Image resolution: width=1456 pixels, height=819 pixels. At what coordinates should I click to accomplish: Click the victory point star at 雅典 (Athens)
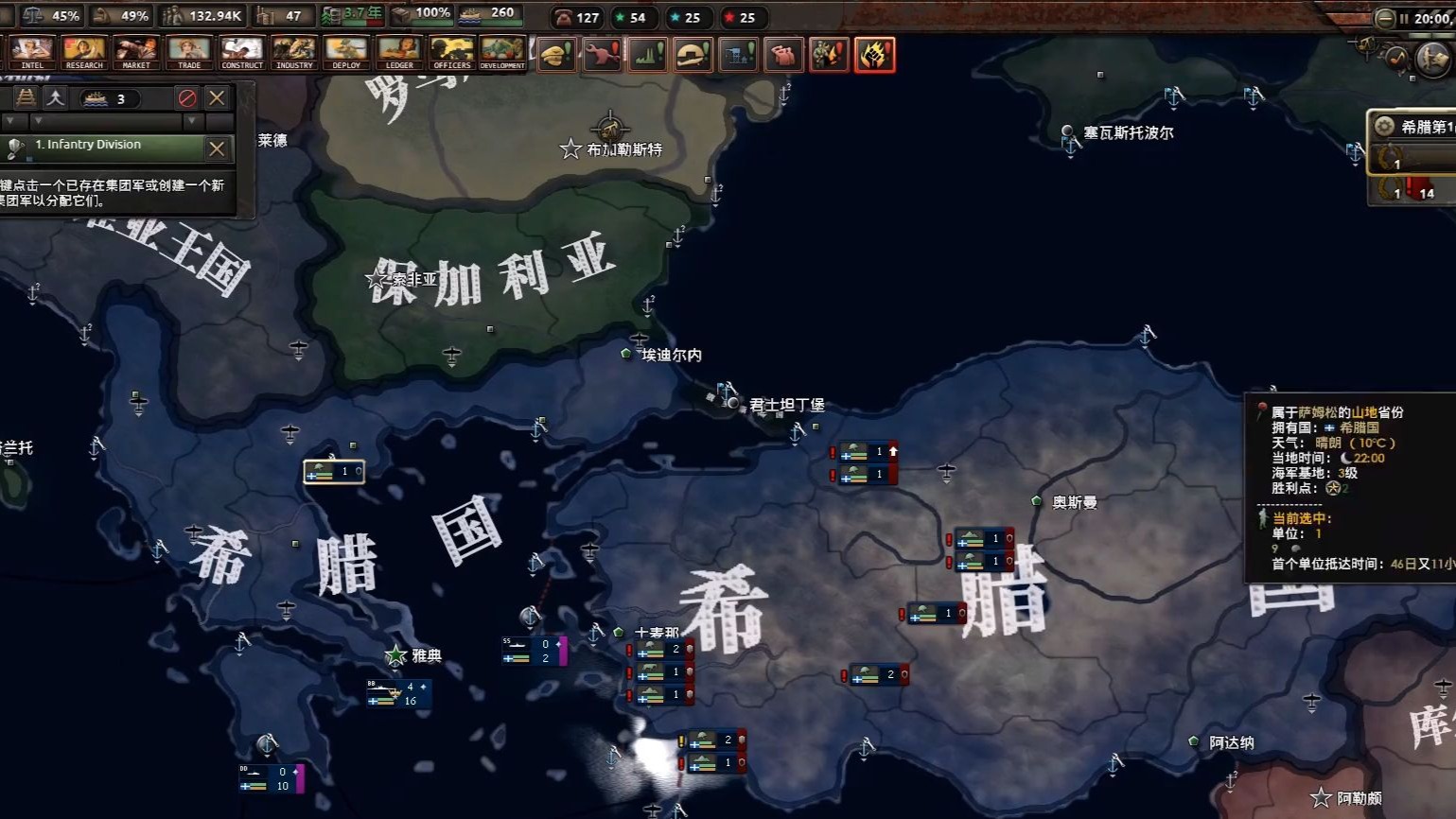(394, 653)
